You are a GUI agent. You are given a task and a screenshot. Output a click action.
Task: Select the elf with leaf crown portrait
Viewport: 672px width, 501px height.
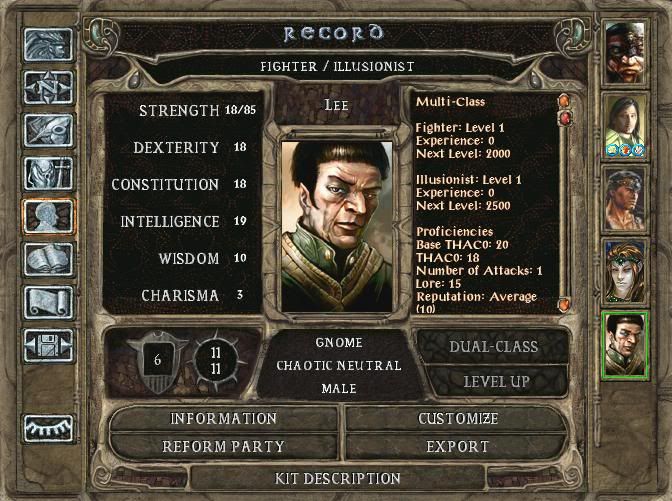[626, 271]
